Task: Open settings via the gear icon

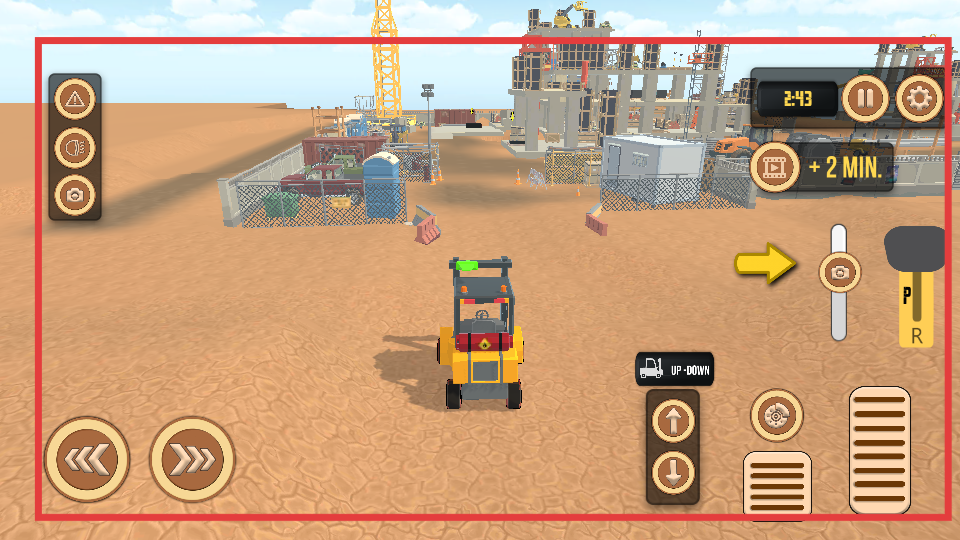Action: pos(918,98)
